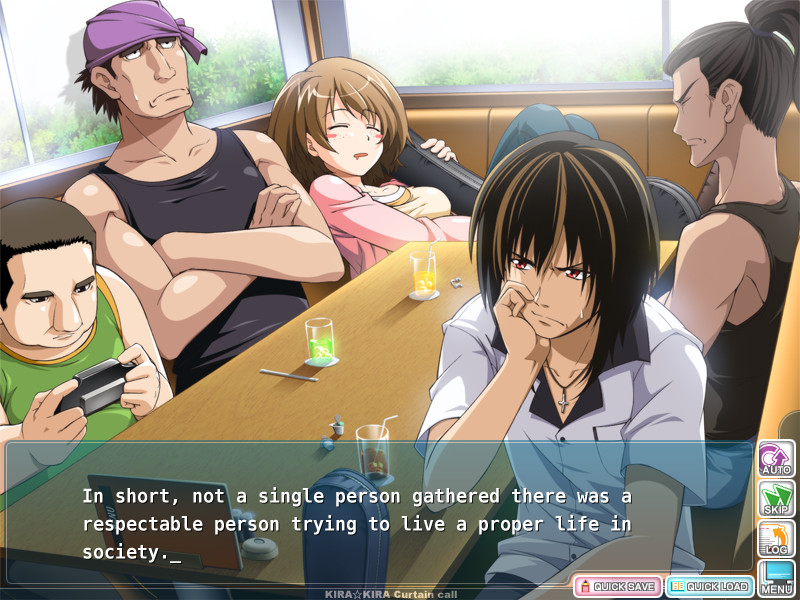Click QUICK SAVE button
Screen dimensions: 800x600
click(x=616, y=586)
